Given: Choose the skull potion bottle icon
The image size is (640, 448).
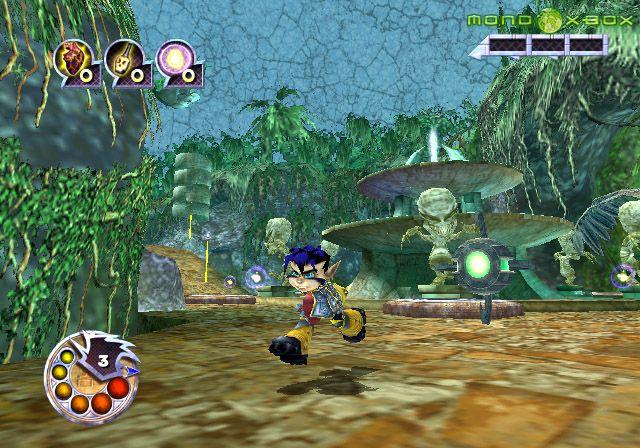Looking at the screenshot, I should click(126, 58).
